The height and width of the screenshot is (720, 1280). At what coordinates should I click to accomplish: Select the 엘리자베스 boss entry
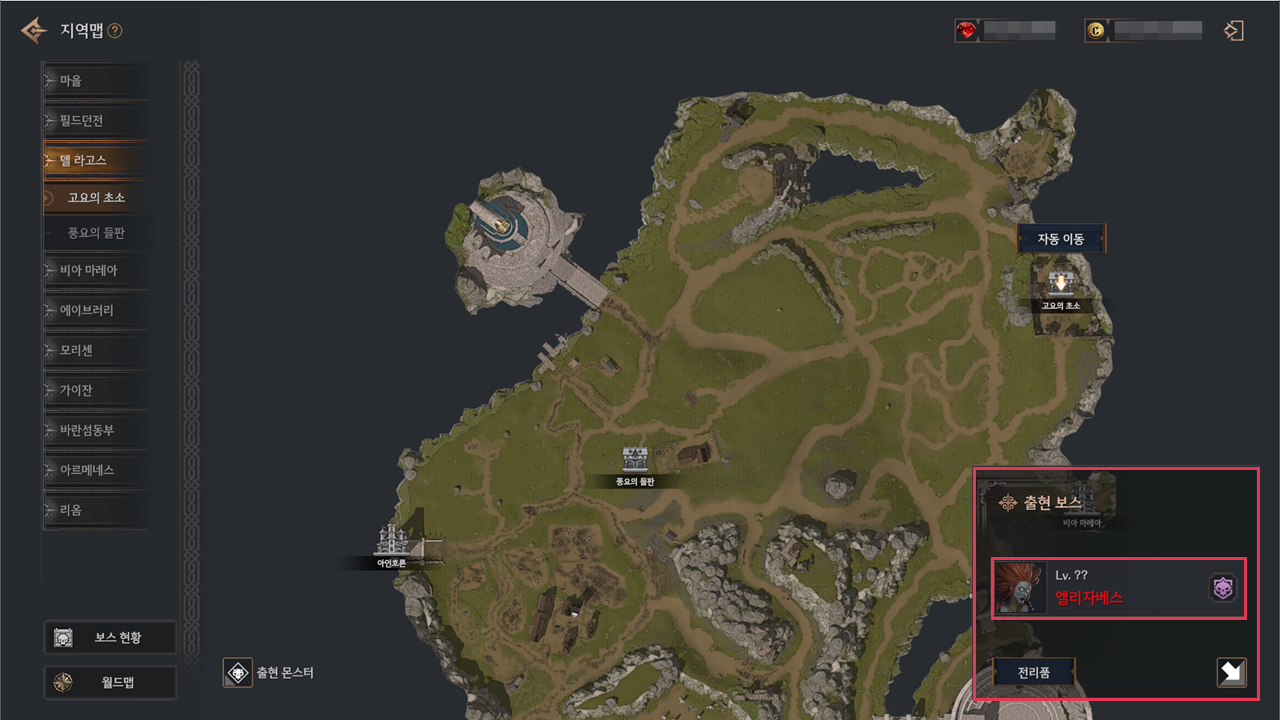pos(1118,588)
